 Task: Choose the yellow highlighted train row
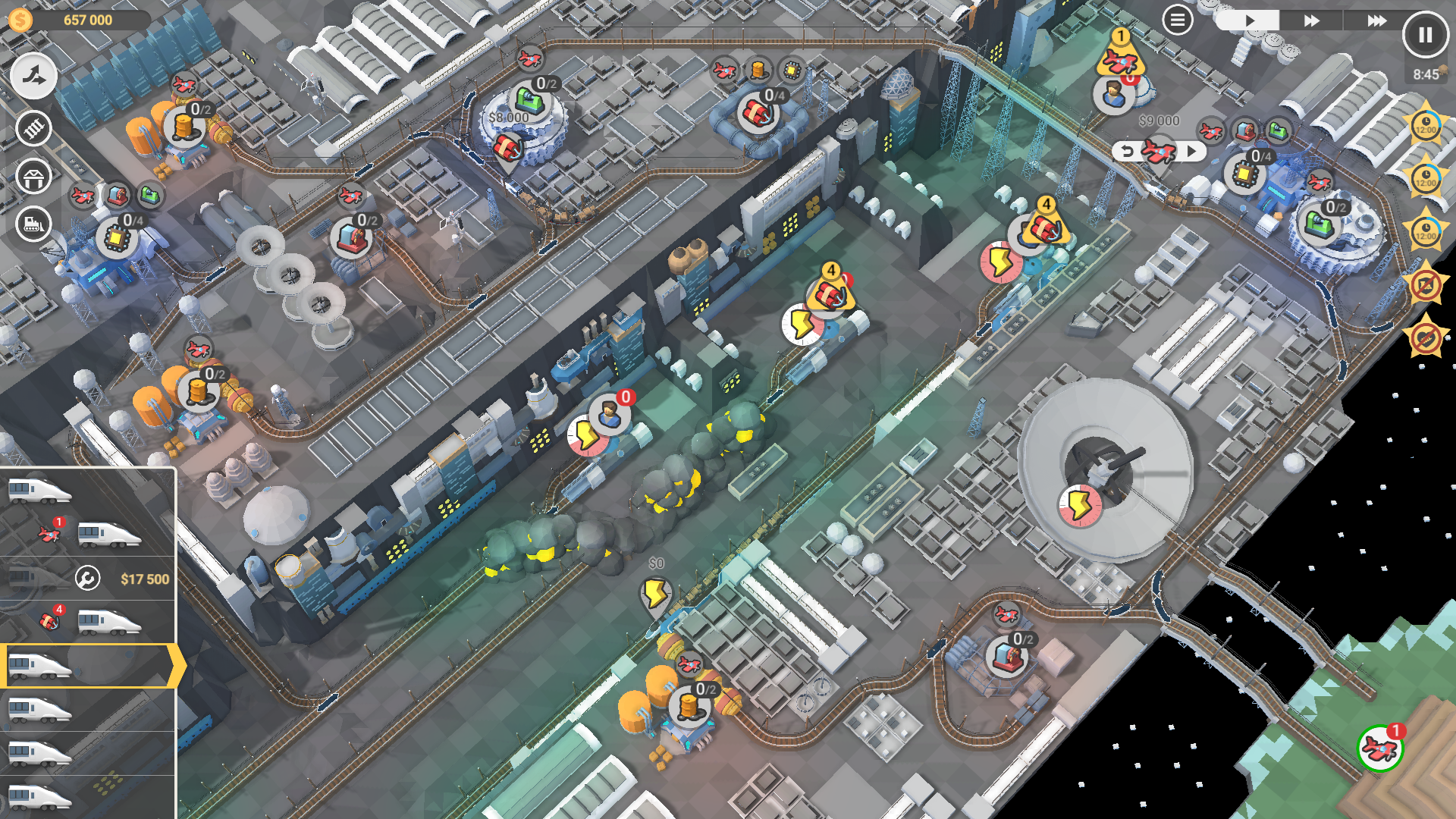(x=88, y=666)
